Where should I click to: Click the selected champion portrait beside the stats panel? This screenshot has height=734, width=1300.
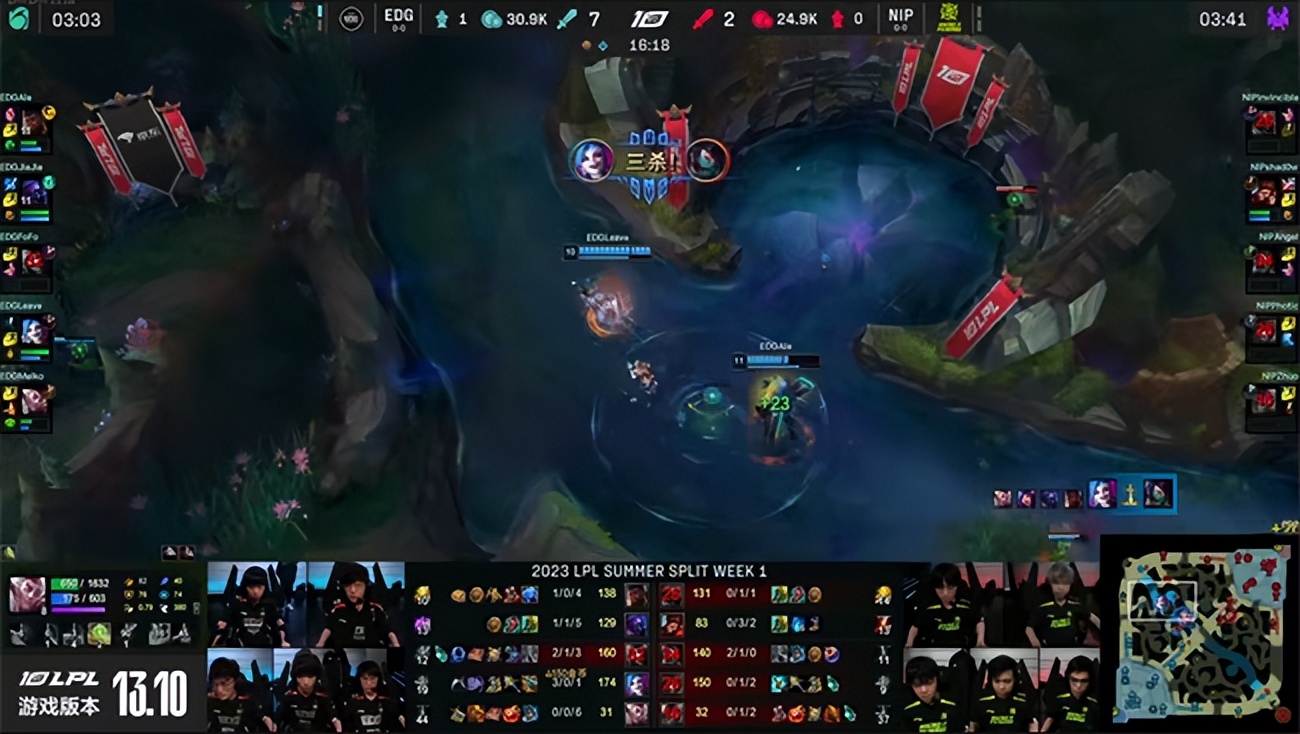coord(27,594)
